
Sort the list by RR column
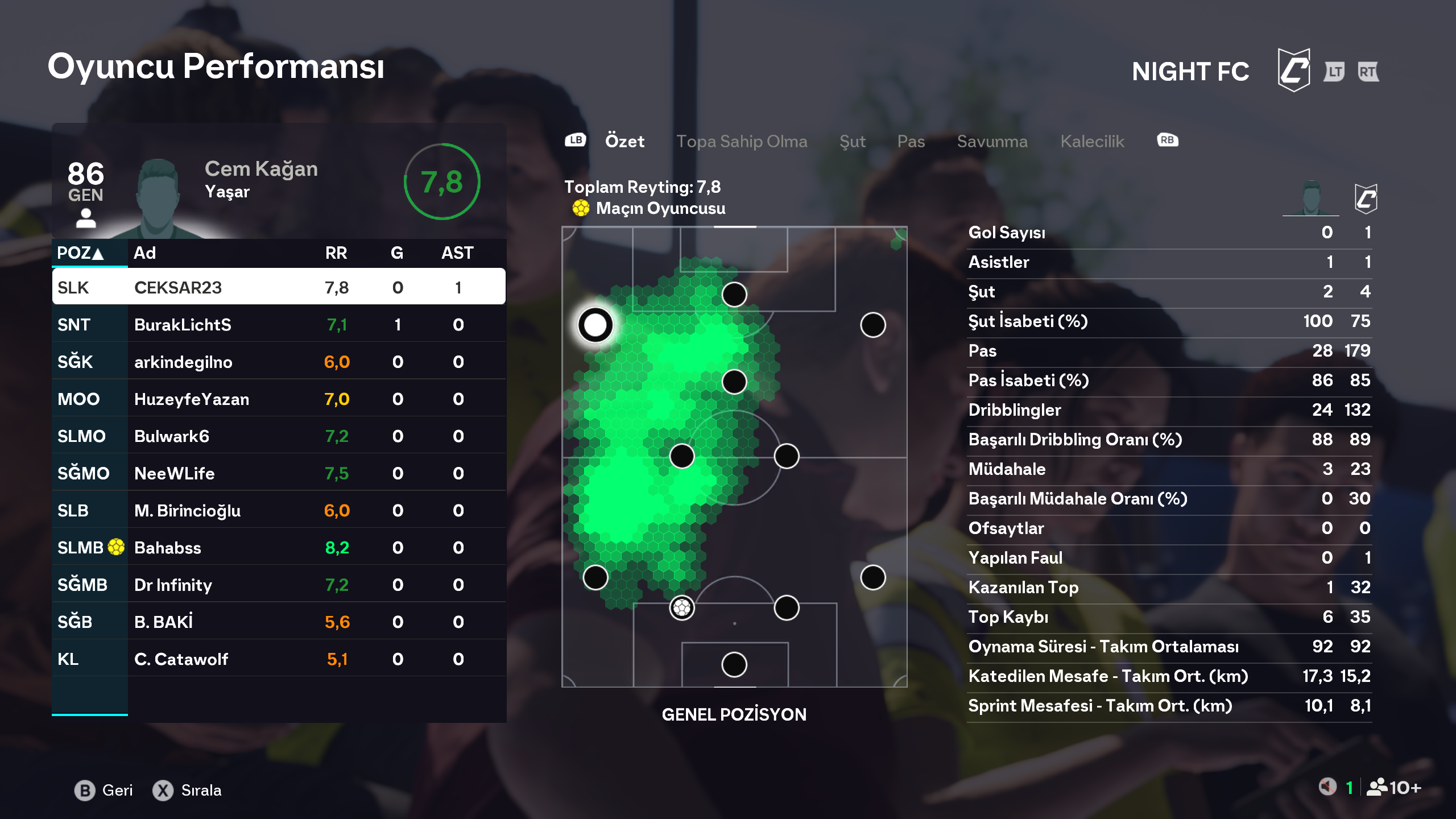(x=336, y=253)
